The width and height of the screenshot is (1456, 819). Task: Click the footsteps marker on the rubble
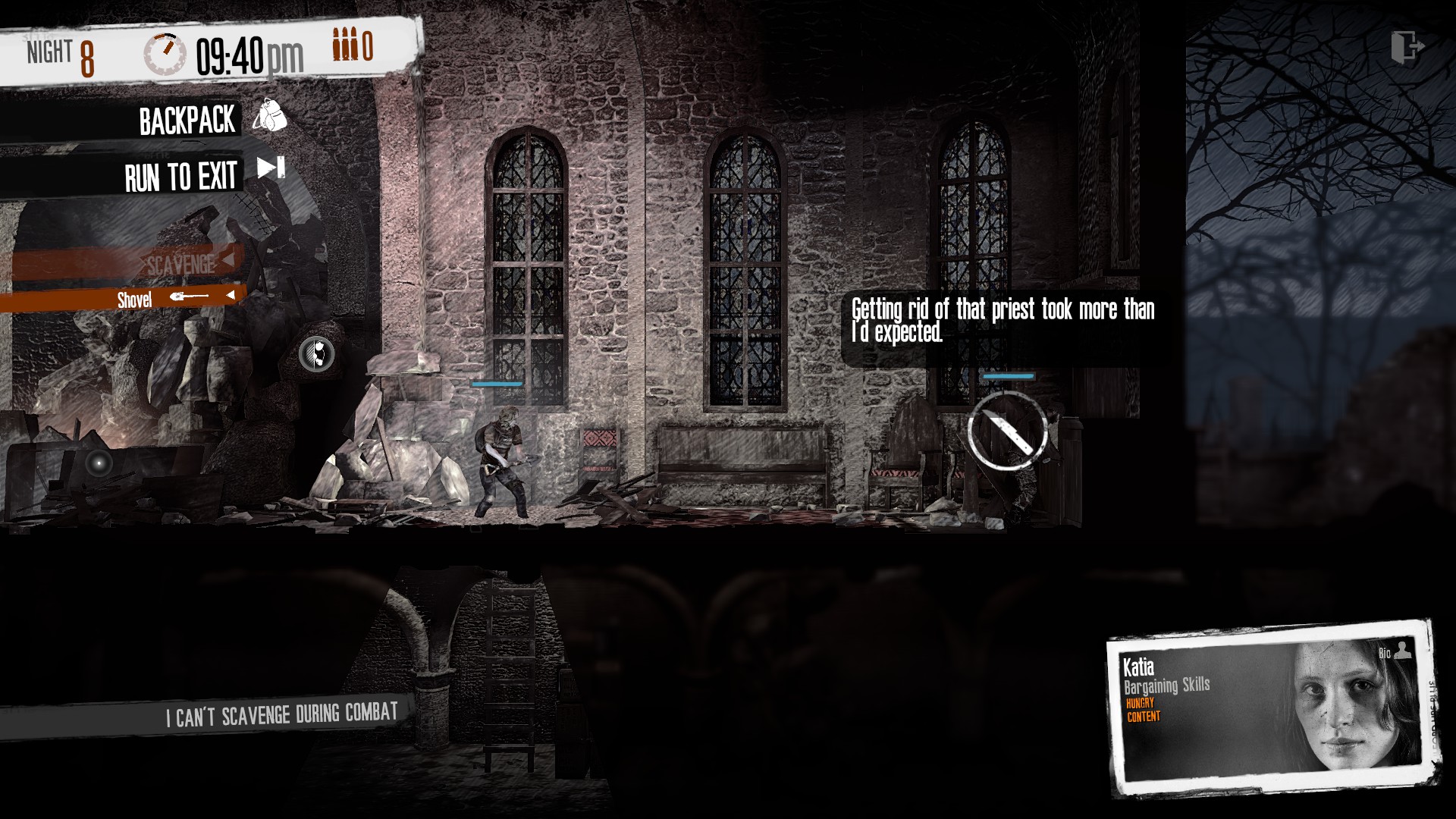click(317, 353)
